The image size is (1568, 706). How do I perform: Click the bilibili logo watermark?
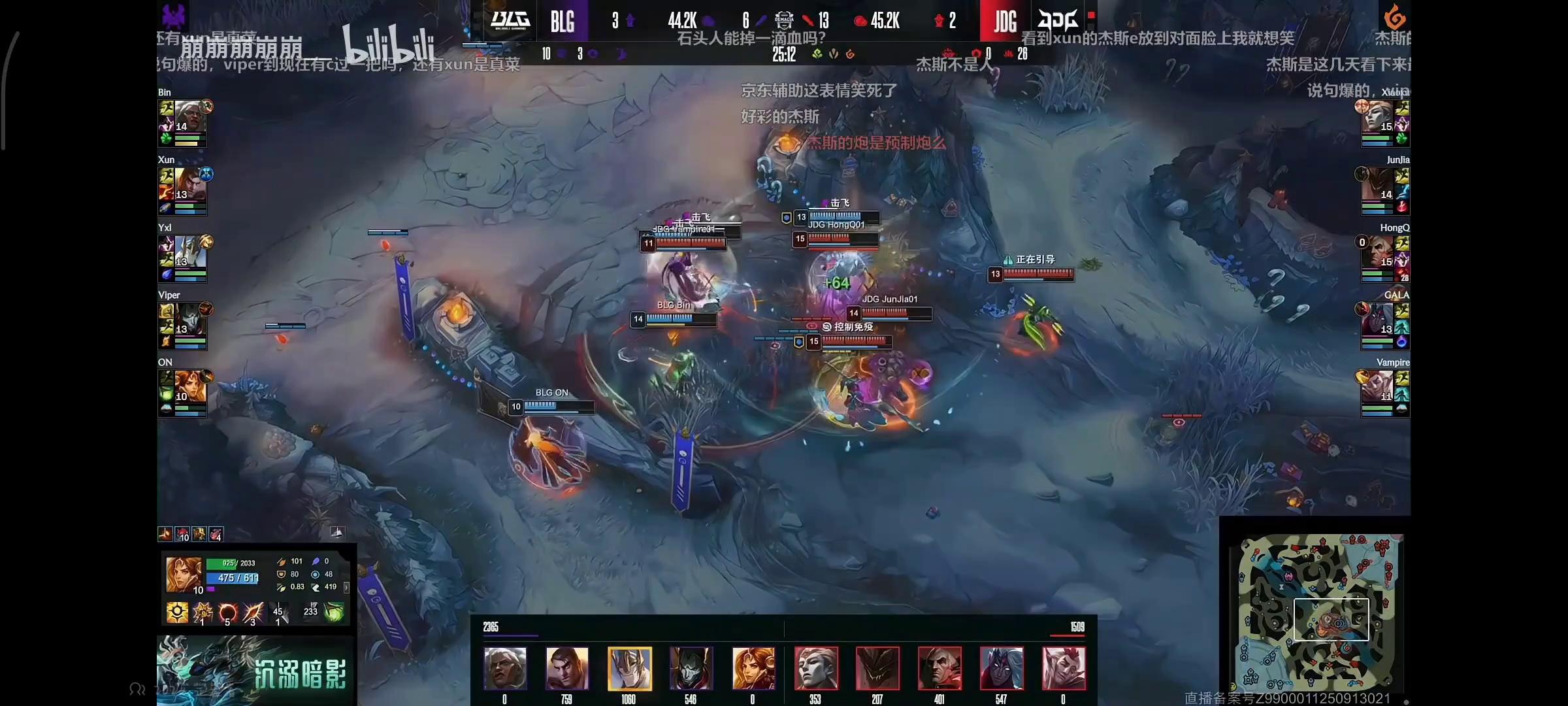click(389, 44)
